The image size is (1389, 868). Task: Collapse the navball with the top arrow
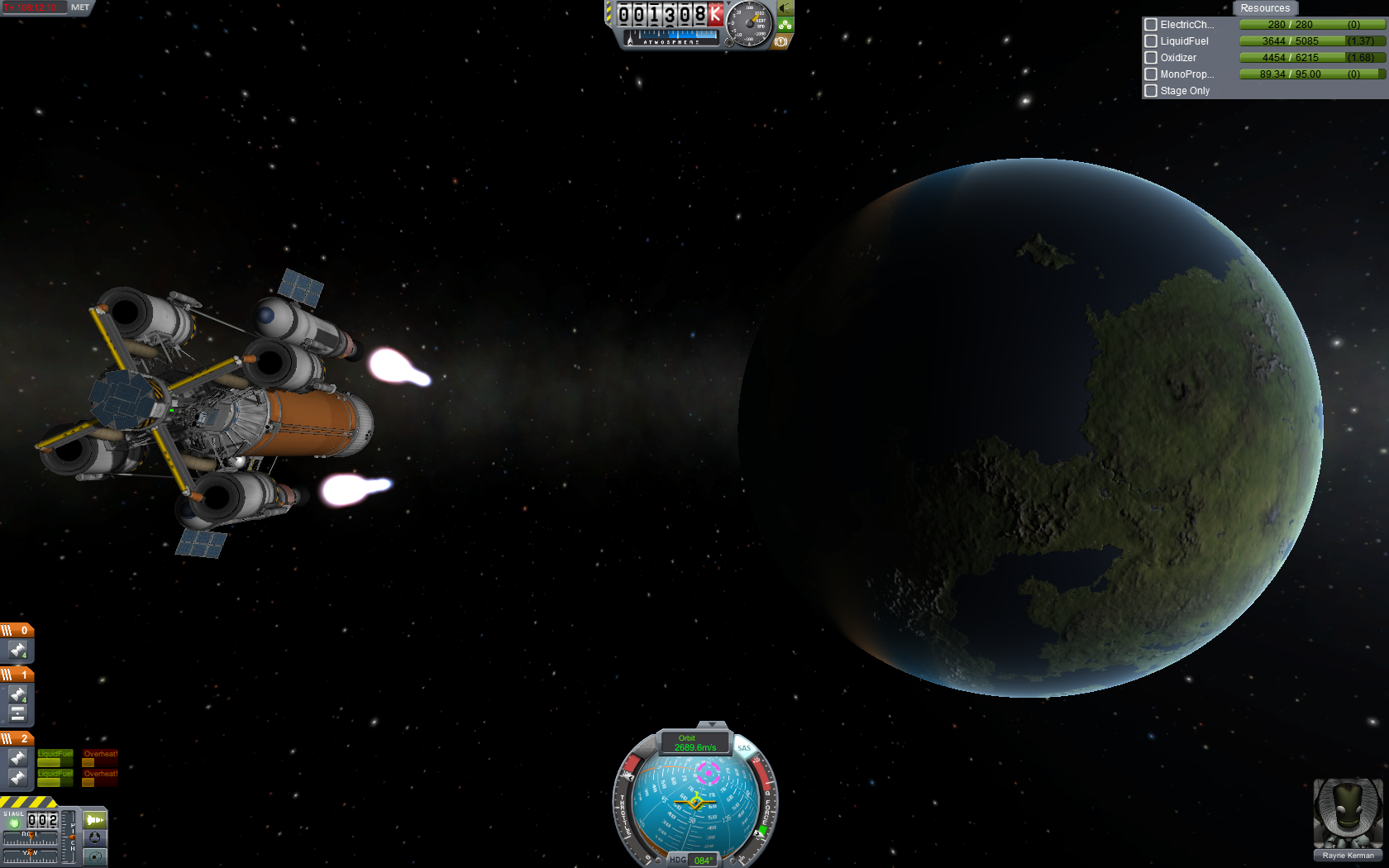[712, 724]
